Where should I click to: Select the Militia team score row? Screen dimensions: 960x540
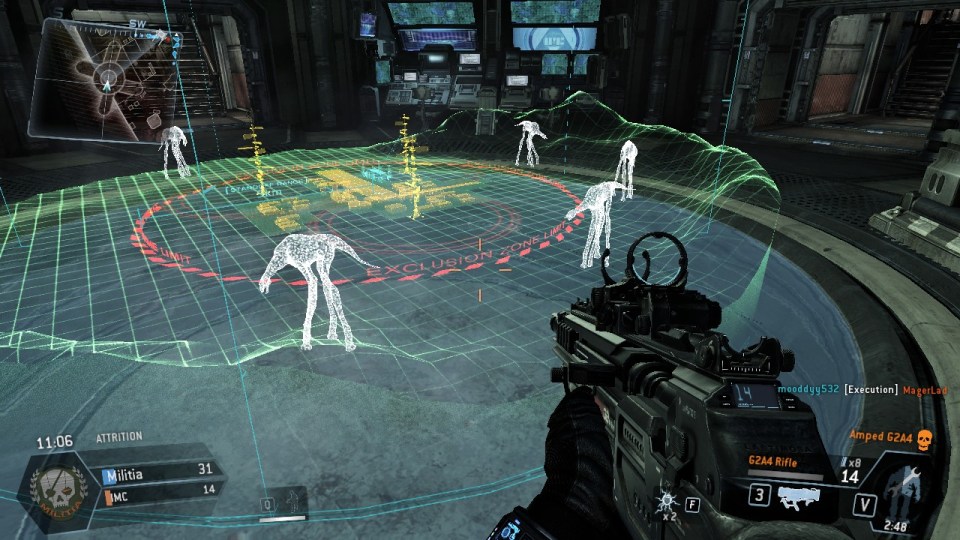159,469
